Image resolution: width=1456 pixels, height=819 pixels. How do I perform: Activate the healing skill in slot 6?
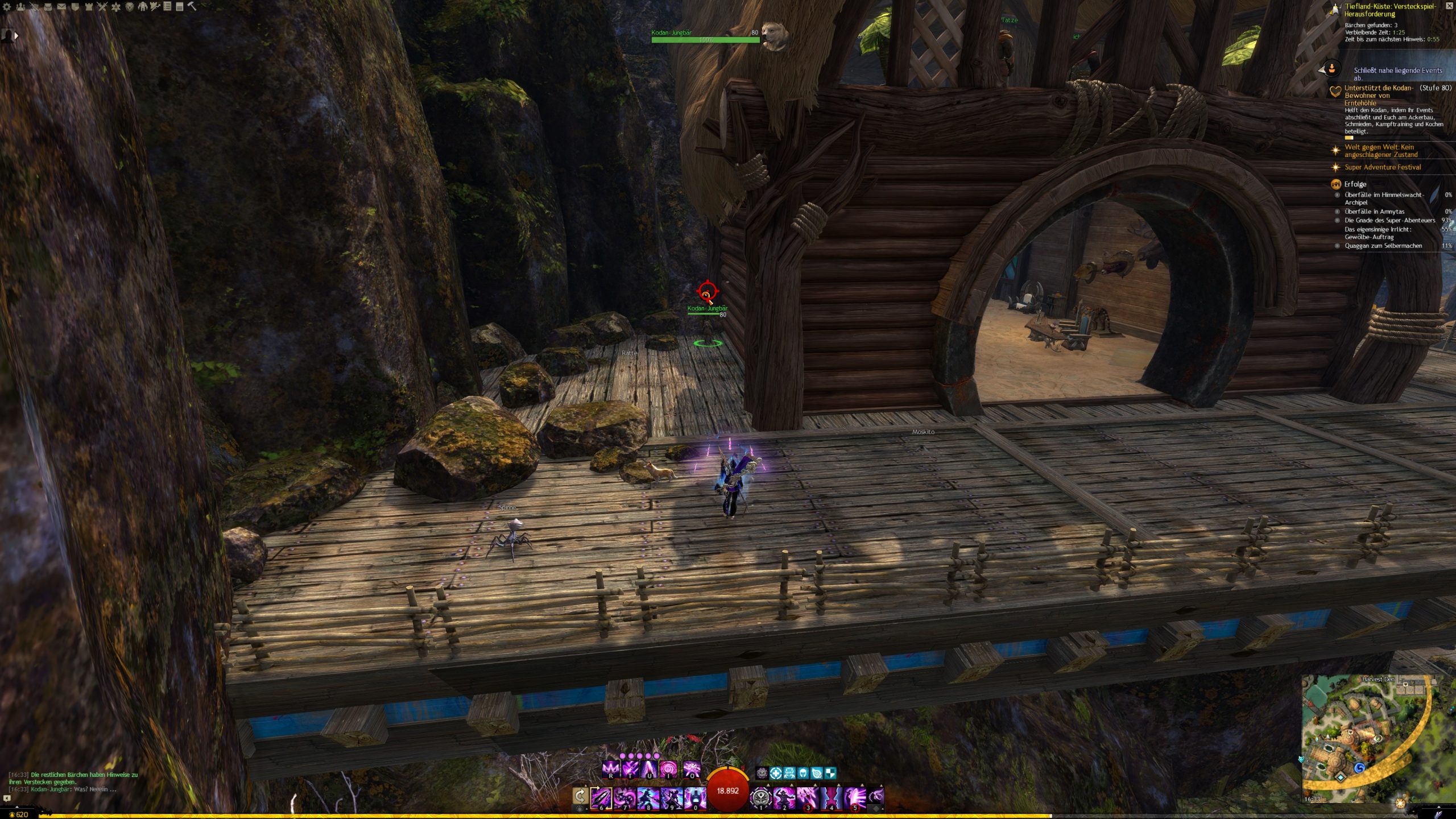(x=602, y=797)
